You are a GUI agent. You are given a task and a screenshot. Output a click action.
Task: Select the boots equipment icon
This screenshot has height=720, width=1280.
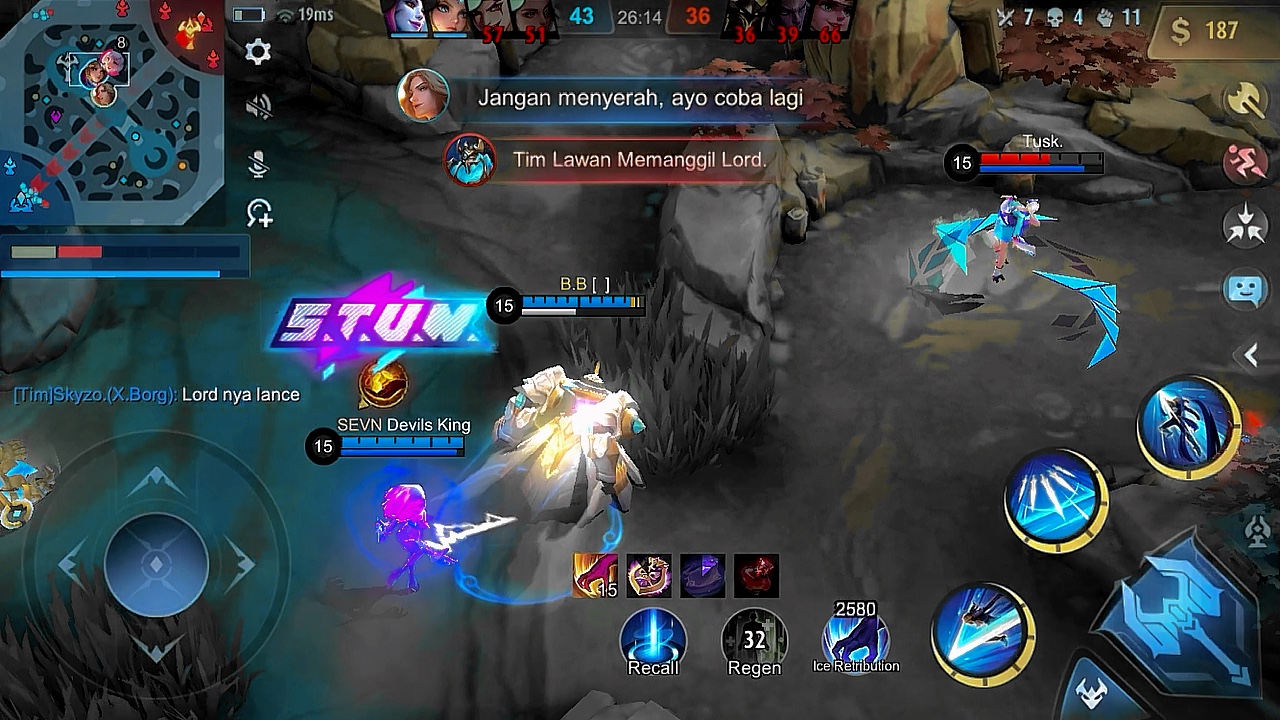(x=594, y=576)
